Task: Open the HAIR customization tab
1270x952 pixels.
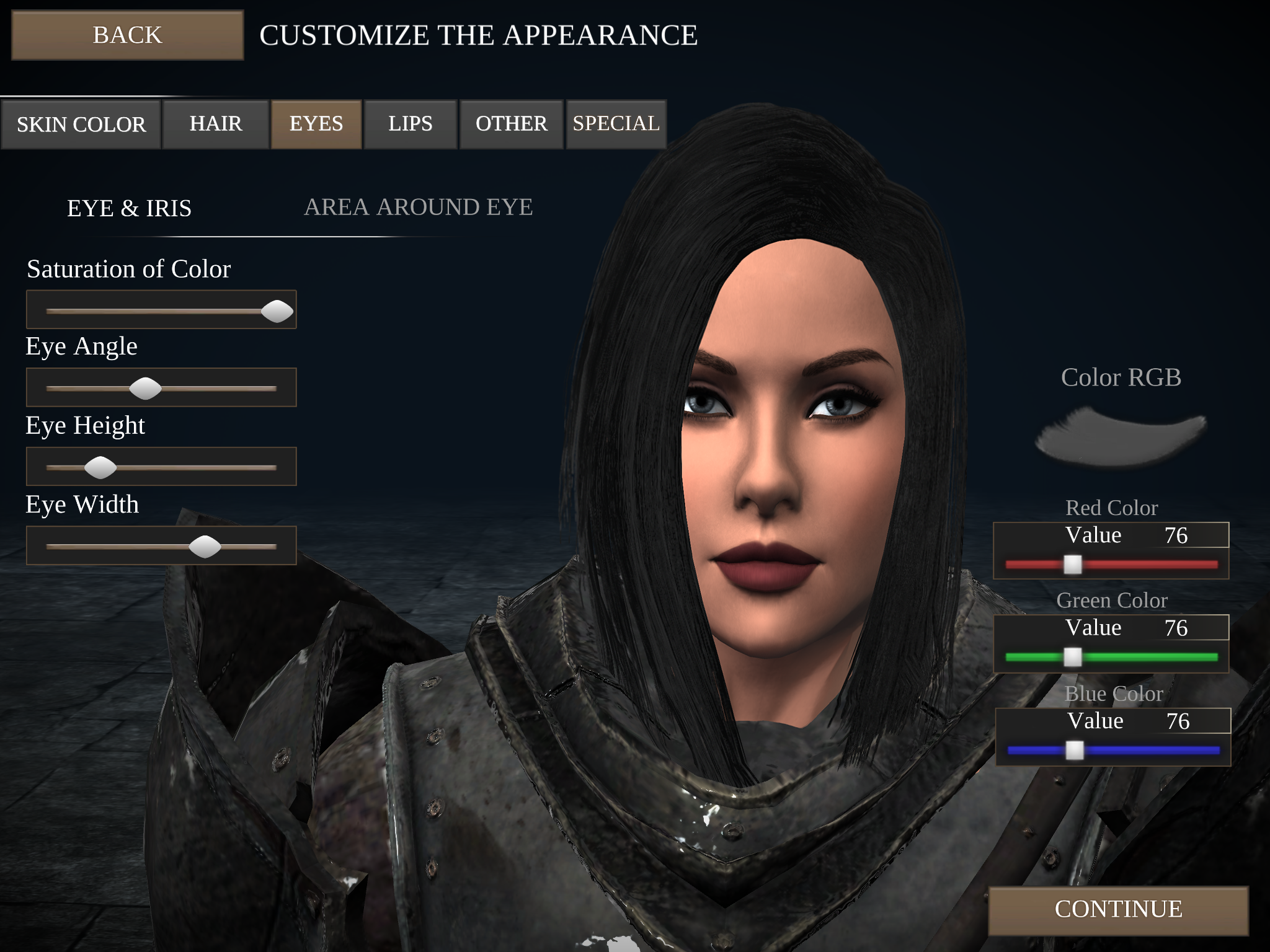Action: pos(216,123)
